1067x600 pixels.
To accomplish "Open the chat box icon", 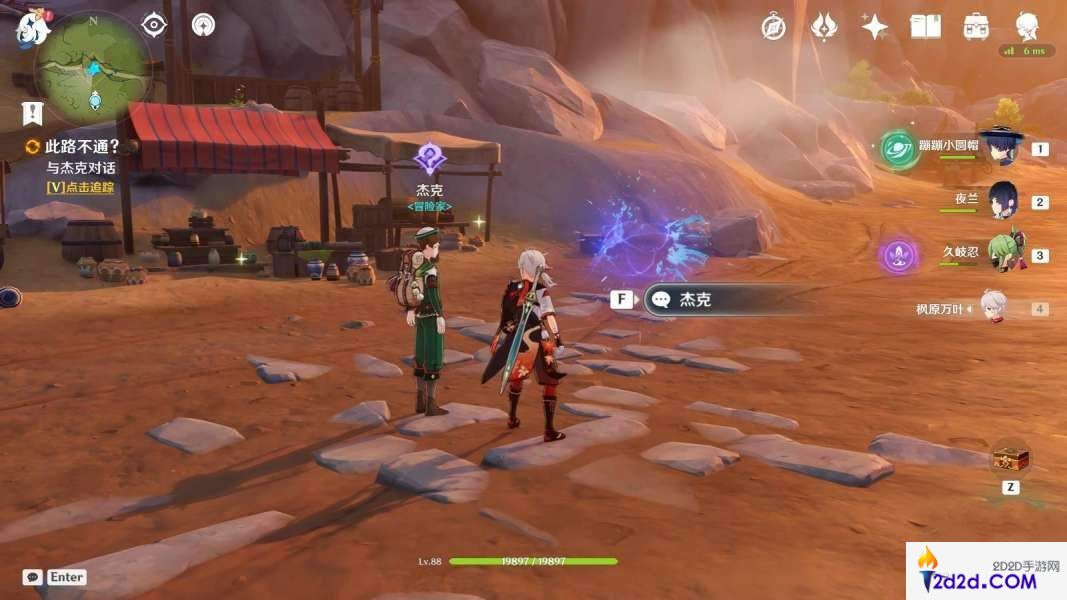I will 32,577.
